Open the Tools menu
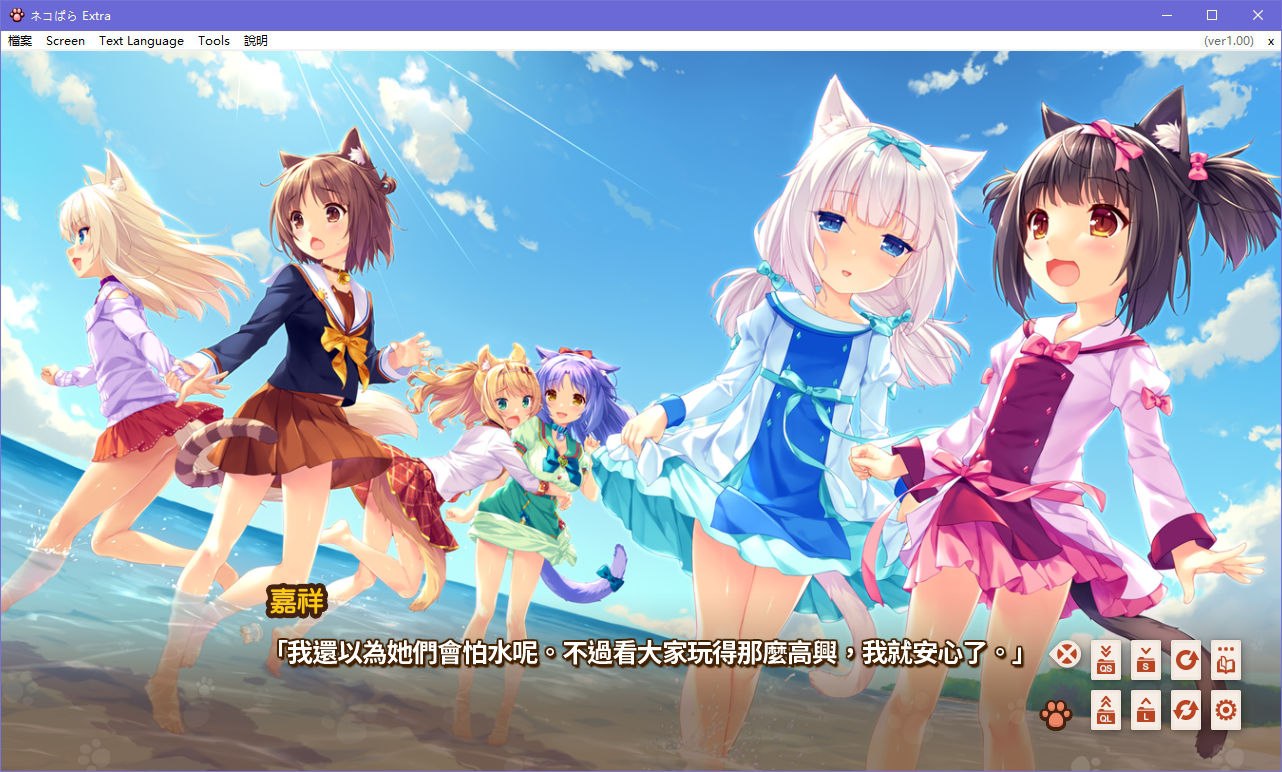The width and height of the screenshot is (1282, 772). [x=213, y=40]
